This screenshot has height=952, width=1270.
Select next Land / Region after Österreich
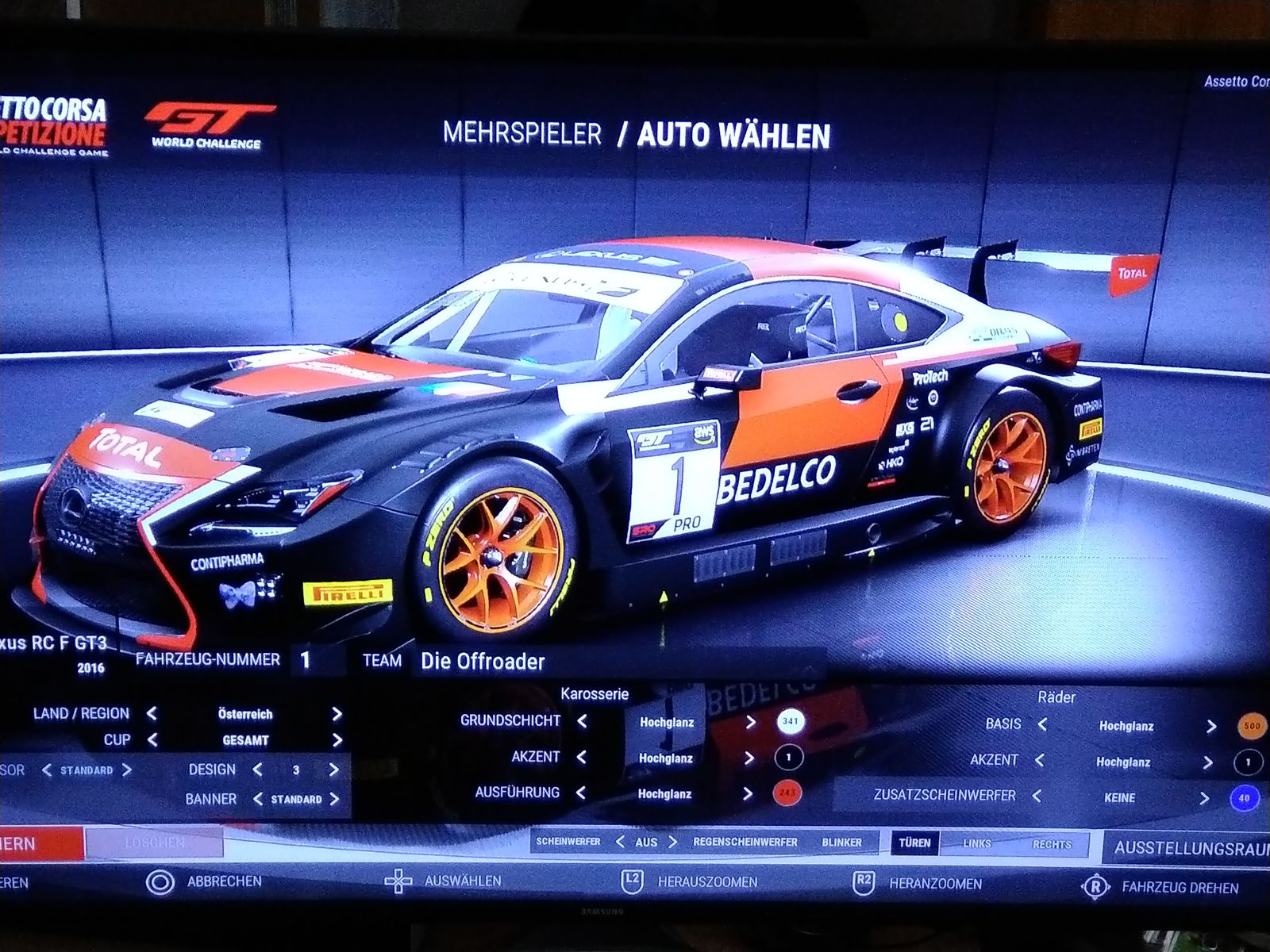click(337, 714)
